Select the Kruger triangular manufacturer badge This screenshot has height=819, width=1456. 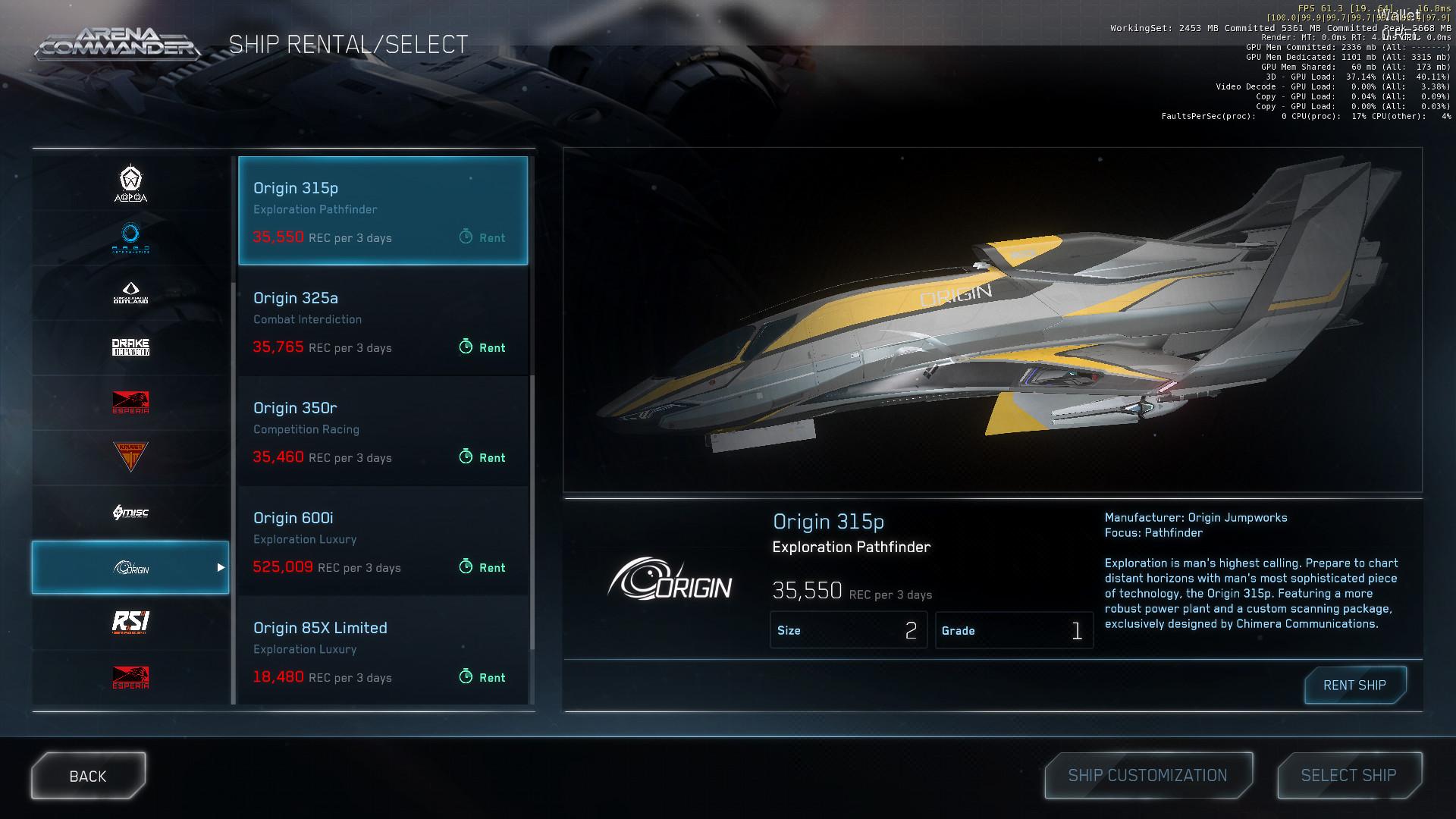[130, 457]
